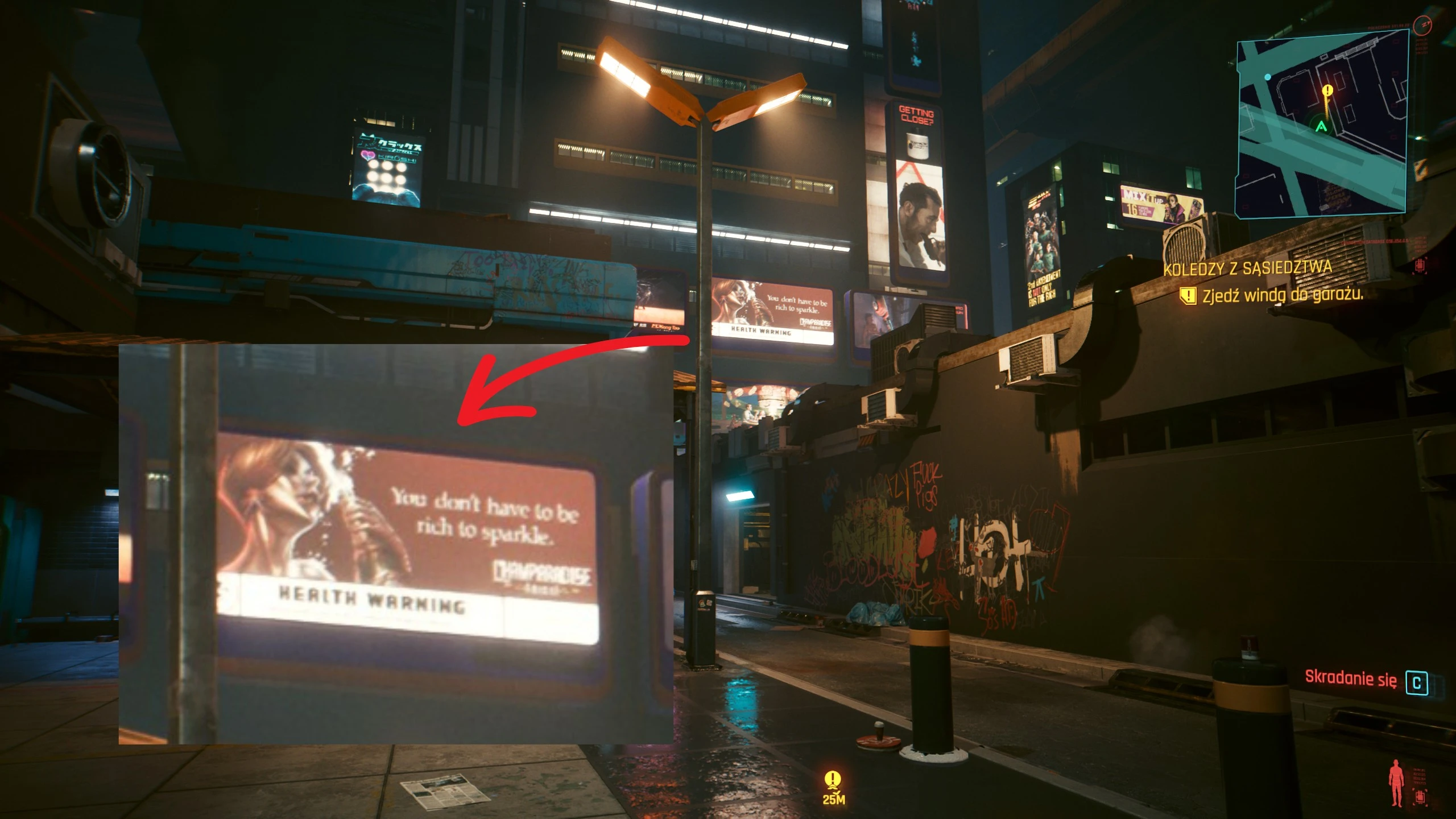Screen dimensions: 1456x819
Task: Click the red body status silhouette icon
Action: pyautogui.click(x=1396, y=782)
